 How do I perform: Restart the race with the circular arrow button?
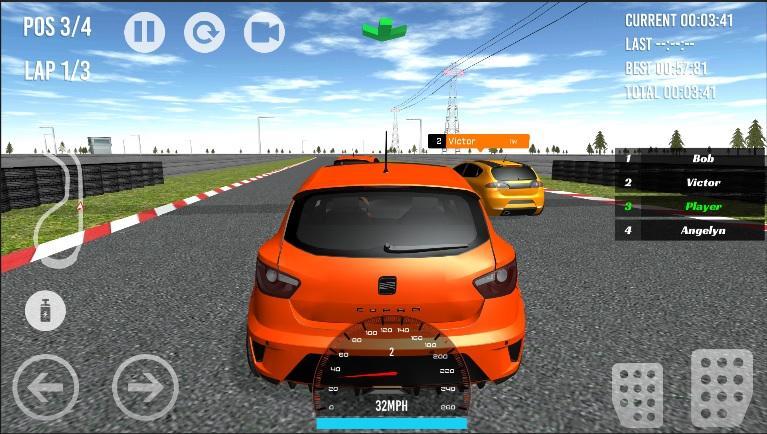(204, 32)
